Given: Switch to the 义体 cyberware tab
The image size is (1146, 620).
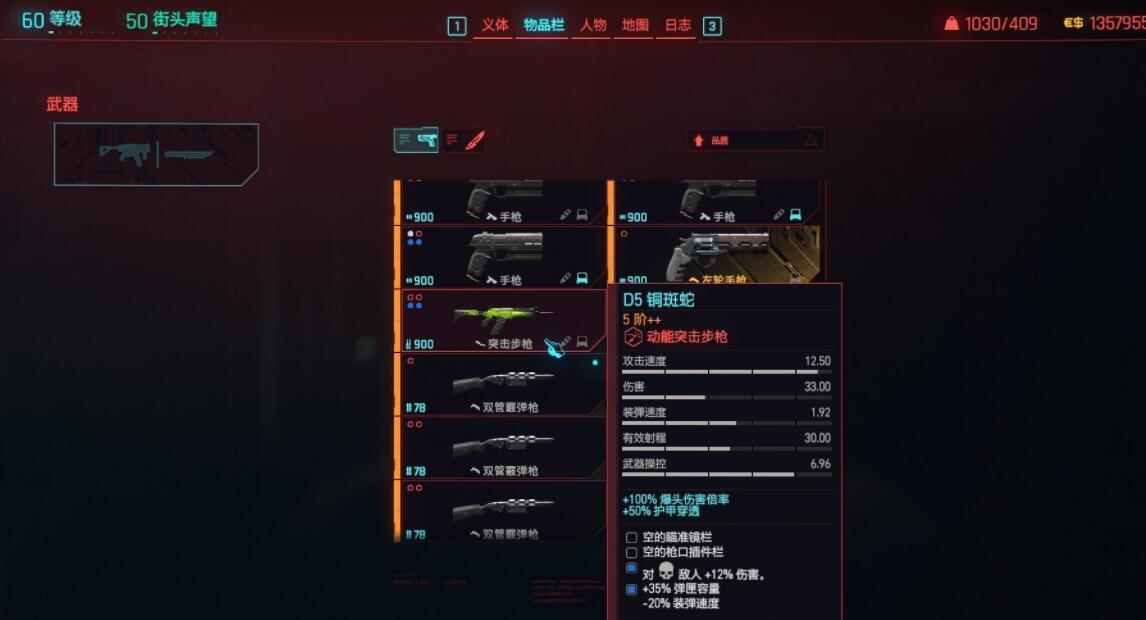Looking at the screenshot, I should click(495, 25).
